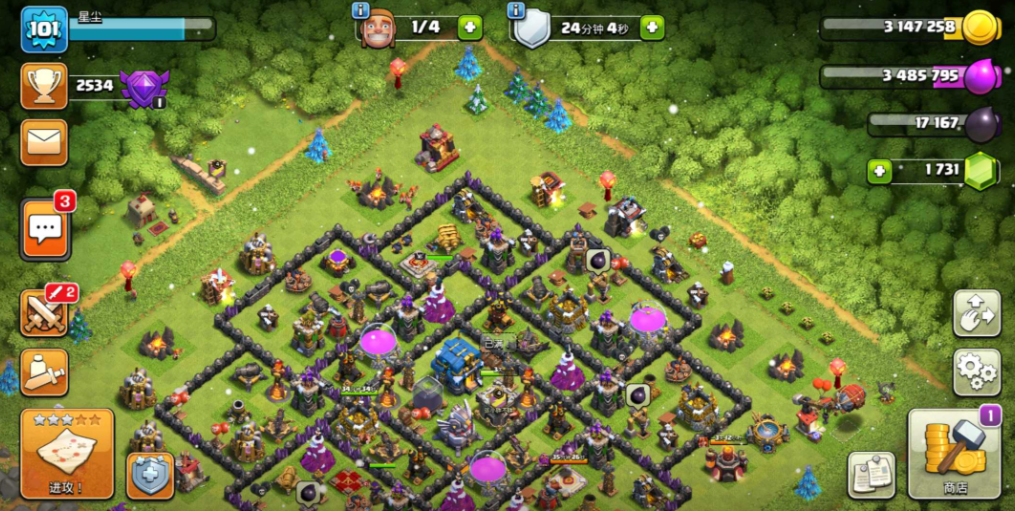Add a builder with green plus
1015x511 pixels.
pyautogui.click(x=470, y=27)
